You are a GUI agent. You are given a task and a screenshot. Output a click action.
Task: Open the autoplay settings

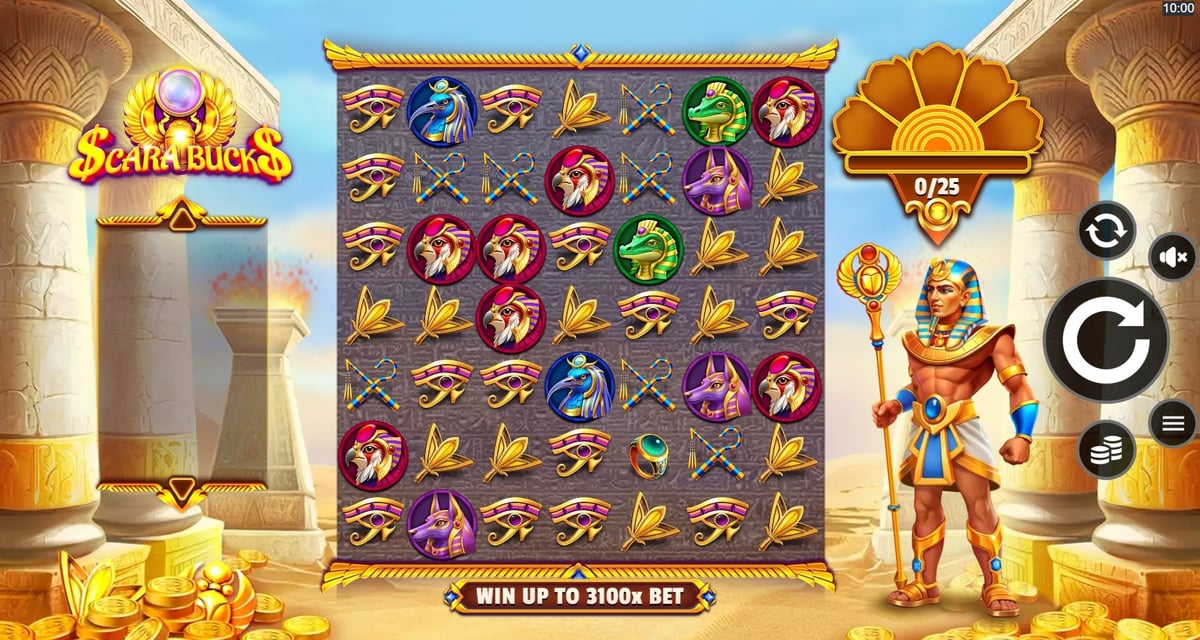tap(1106, 230)
